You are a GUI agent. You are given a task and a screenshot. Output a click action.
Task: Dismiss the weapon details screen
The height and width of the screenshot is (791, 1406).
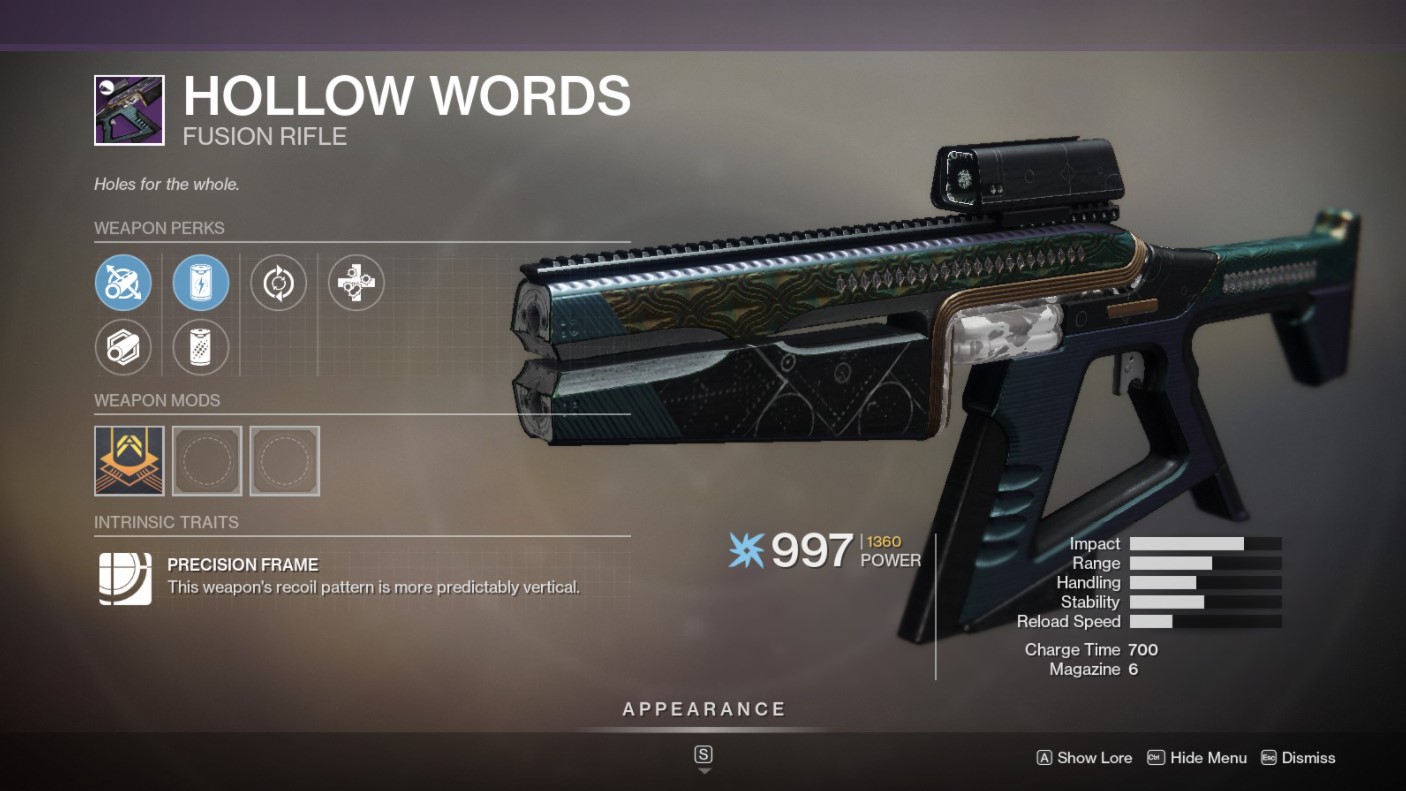[x=1298, y=758]
